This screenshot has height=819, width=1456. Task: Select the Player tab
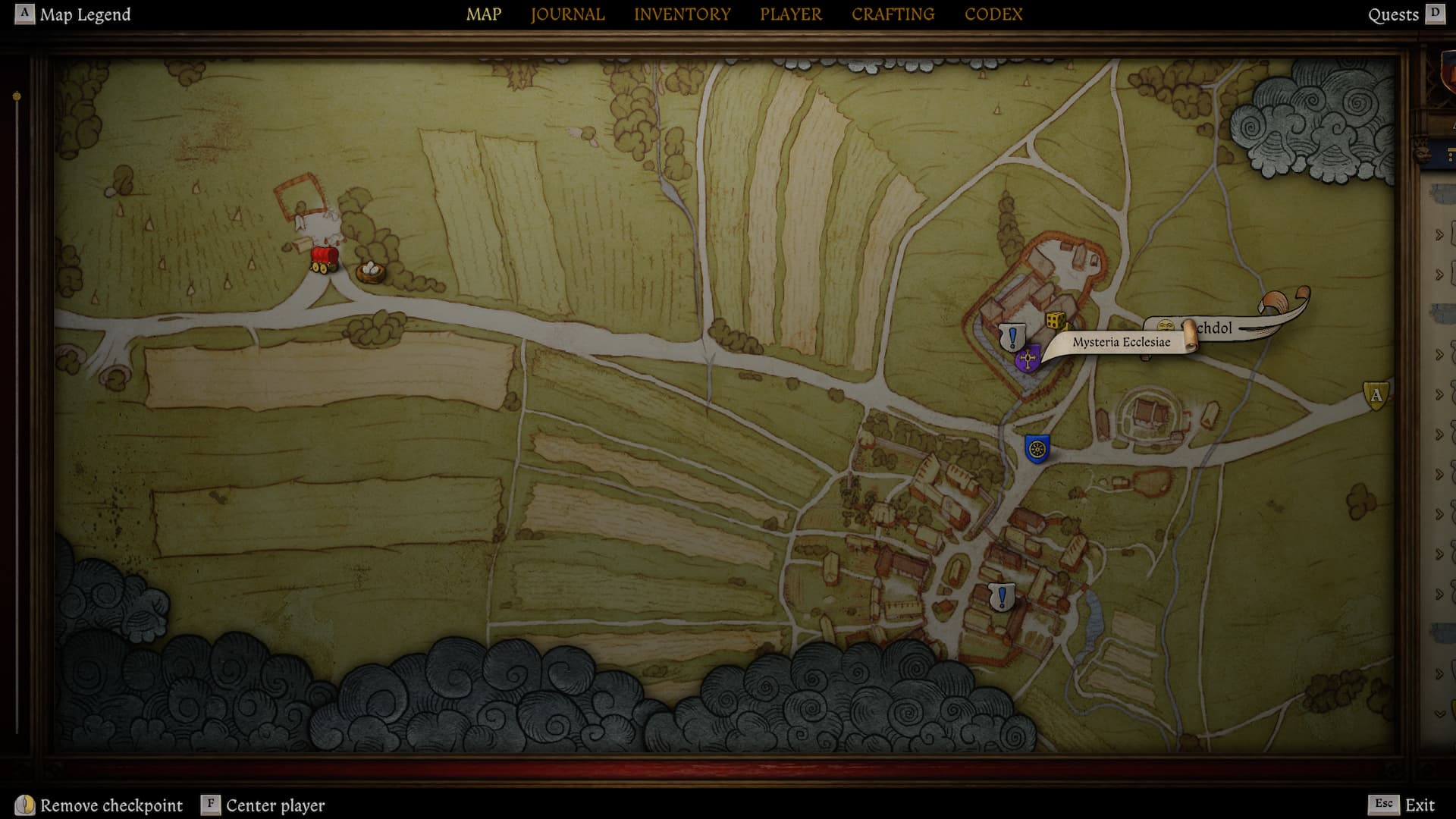[x=790, y=14]
